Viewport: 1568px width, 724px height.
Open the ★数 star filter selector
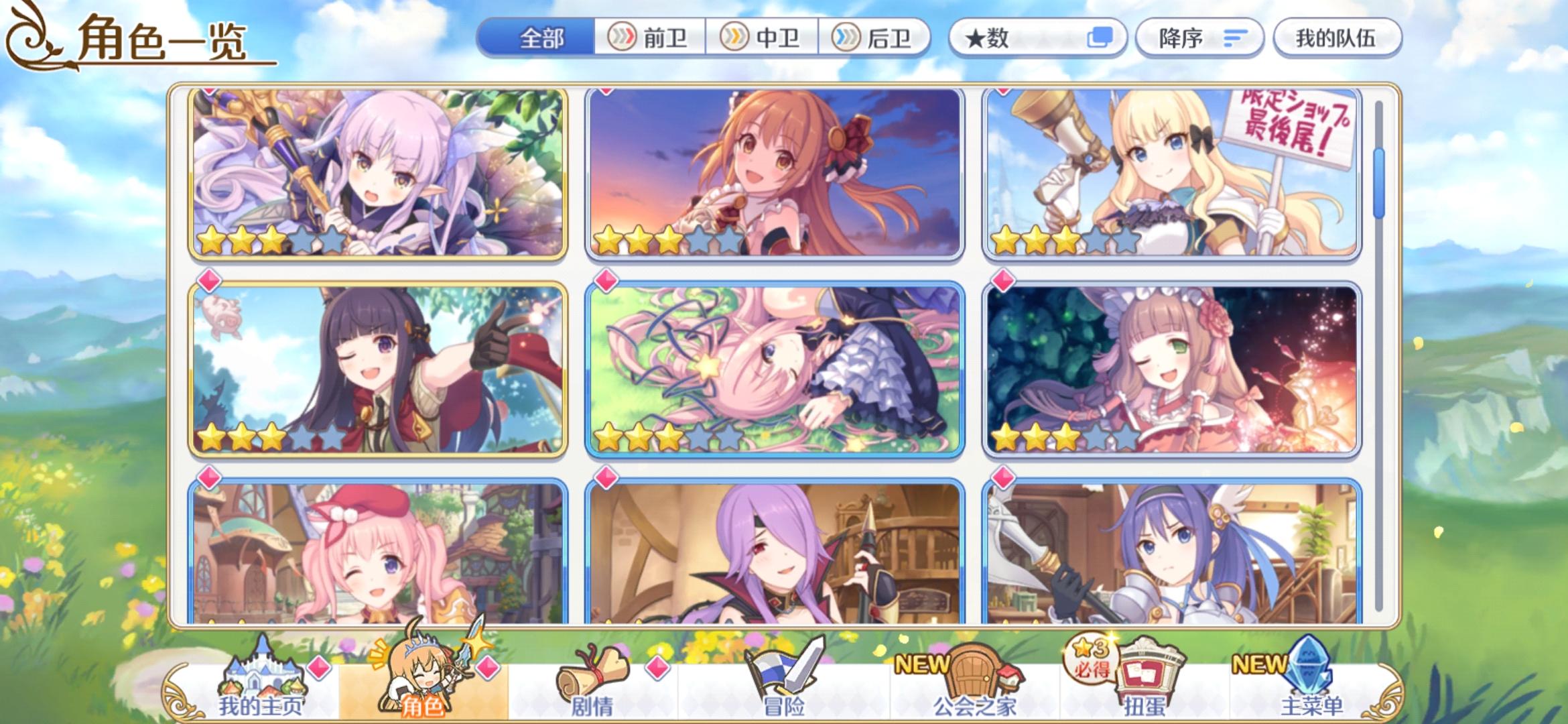1039,38
